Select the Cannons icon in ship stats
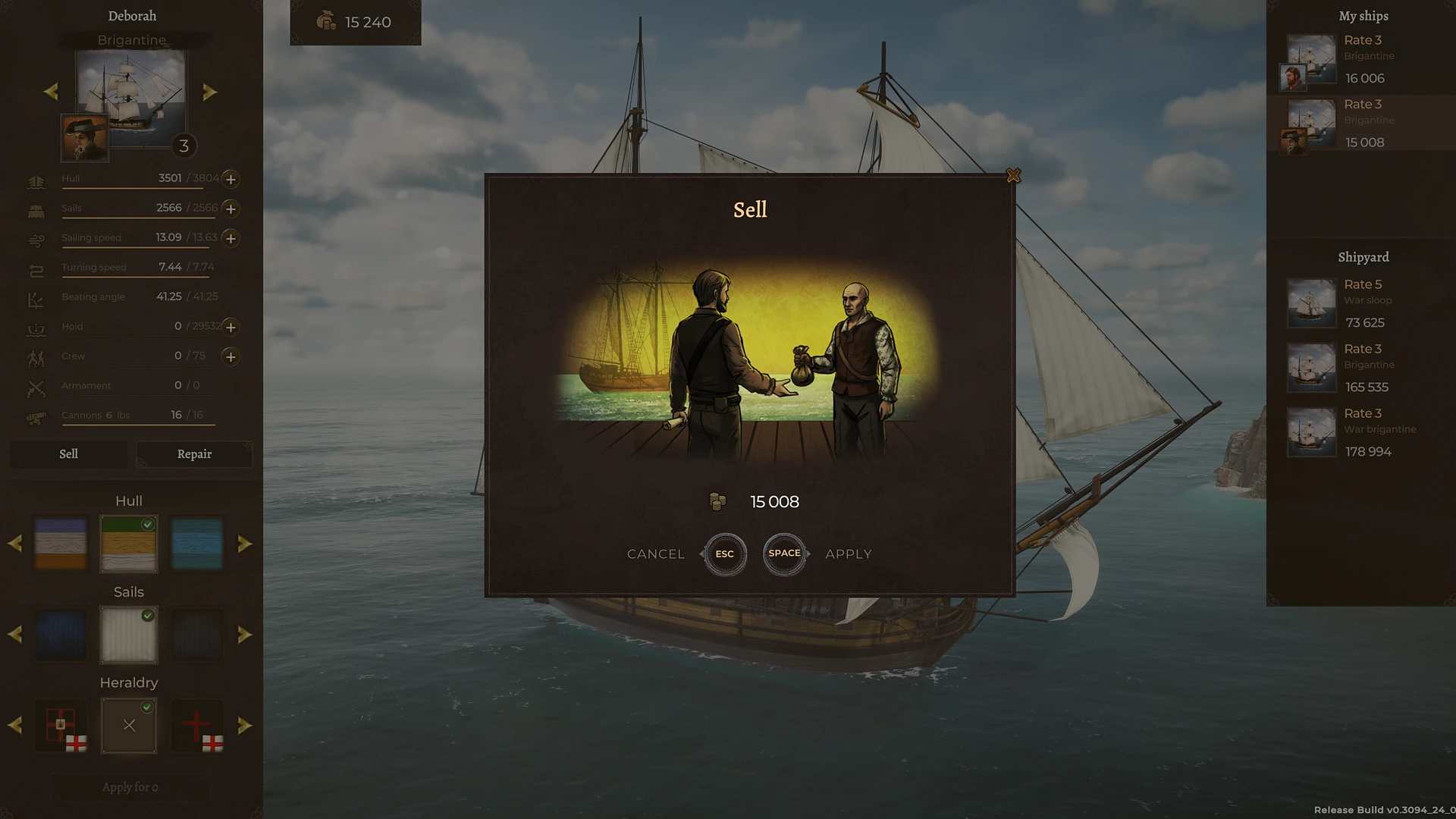 point(36,416)
